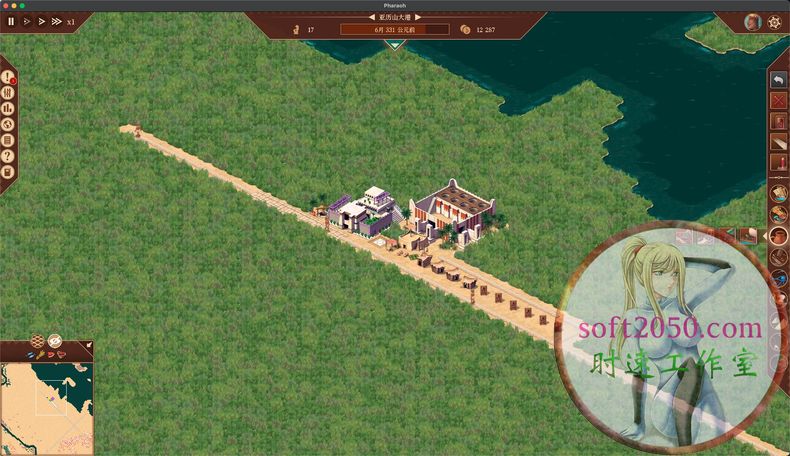Open the world map globe icon

click(x=8, y=124)
